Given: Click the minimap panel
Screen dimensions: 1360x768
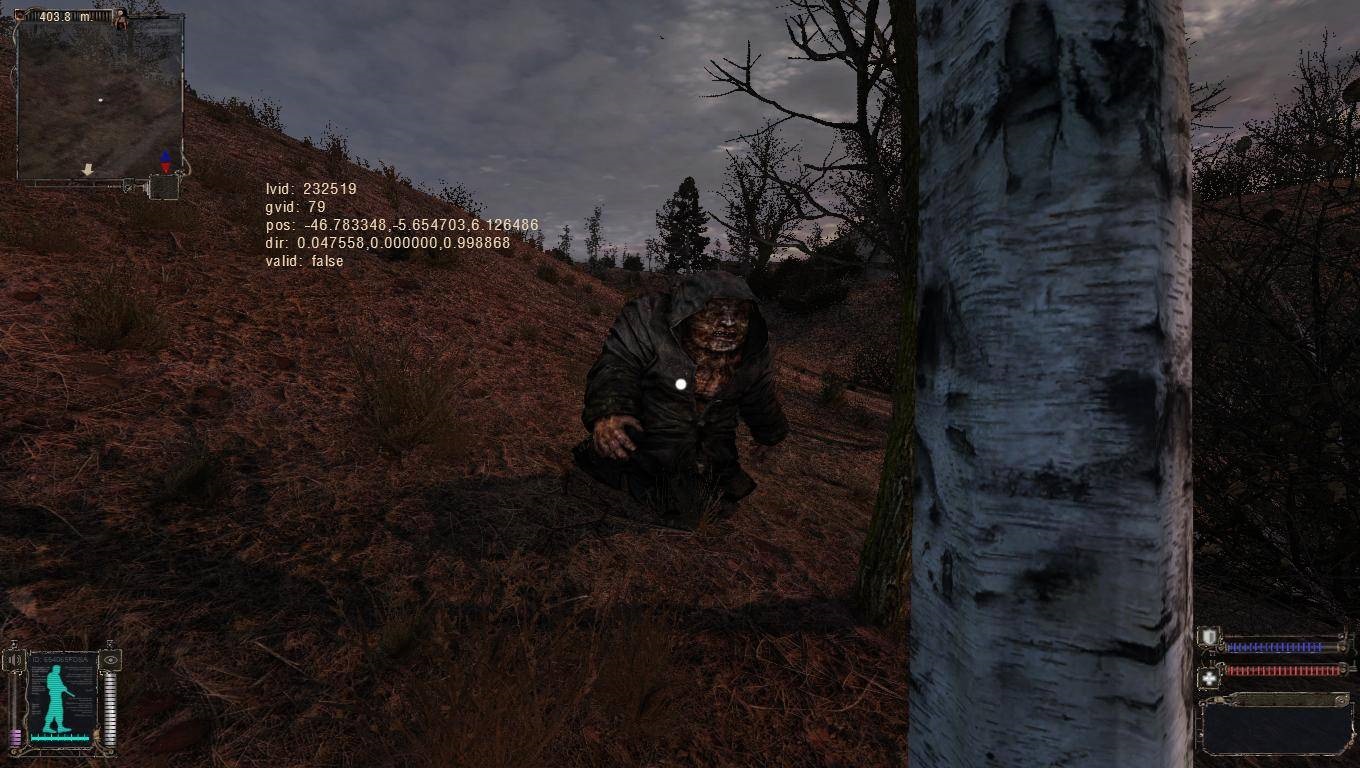Looking at the screenshot, I should (x=100, y=98).
